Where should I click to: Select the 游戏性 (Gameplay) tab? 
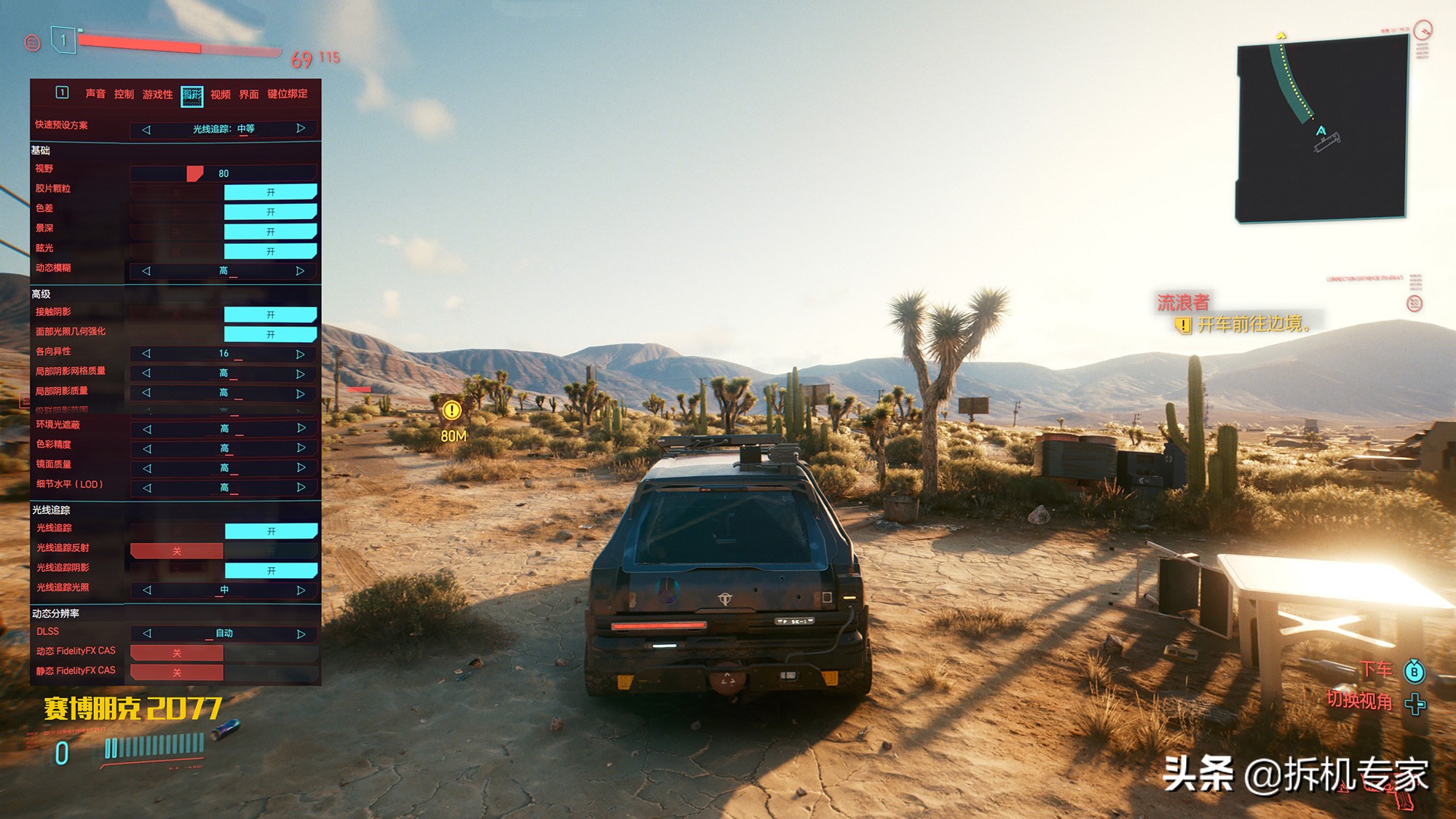pos(157,95)
